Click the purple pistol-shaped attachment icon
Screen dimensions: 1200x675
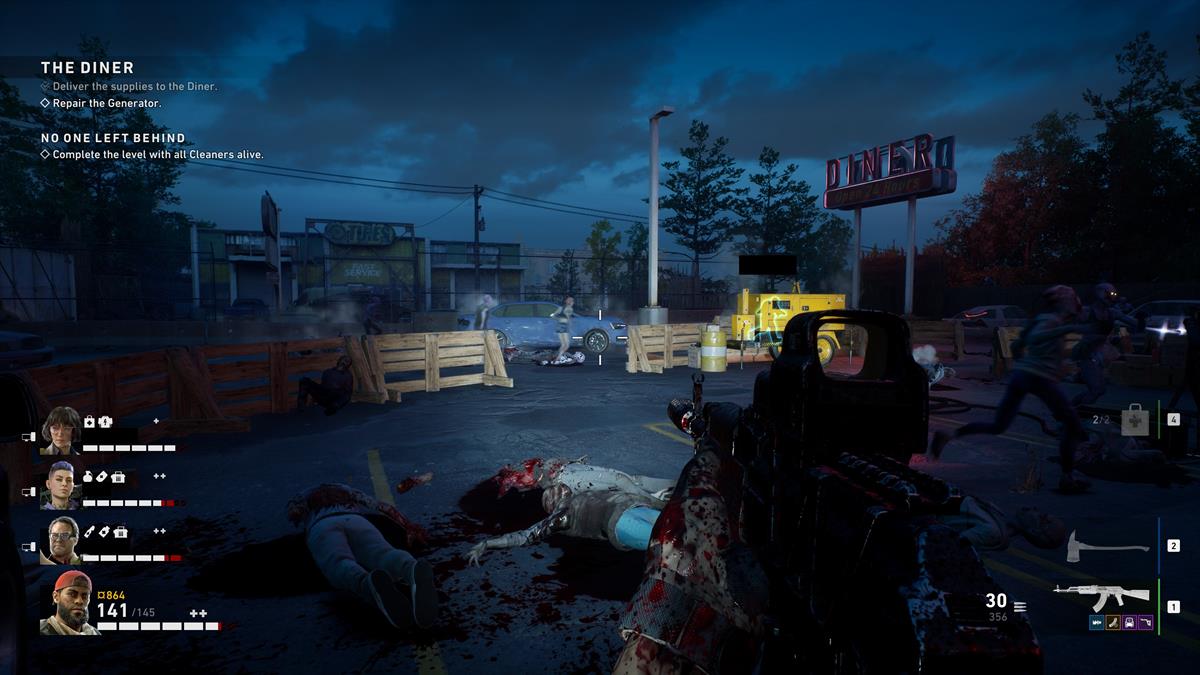(x=1145, y=622)
